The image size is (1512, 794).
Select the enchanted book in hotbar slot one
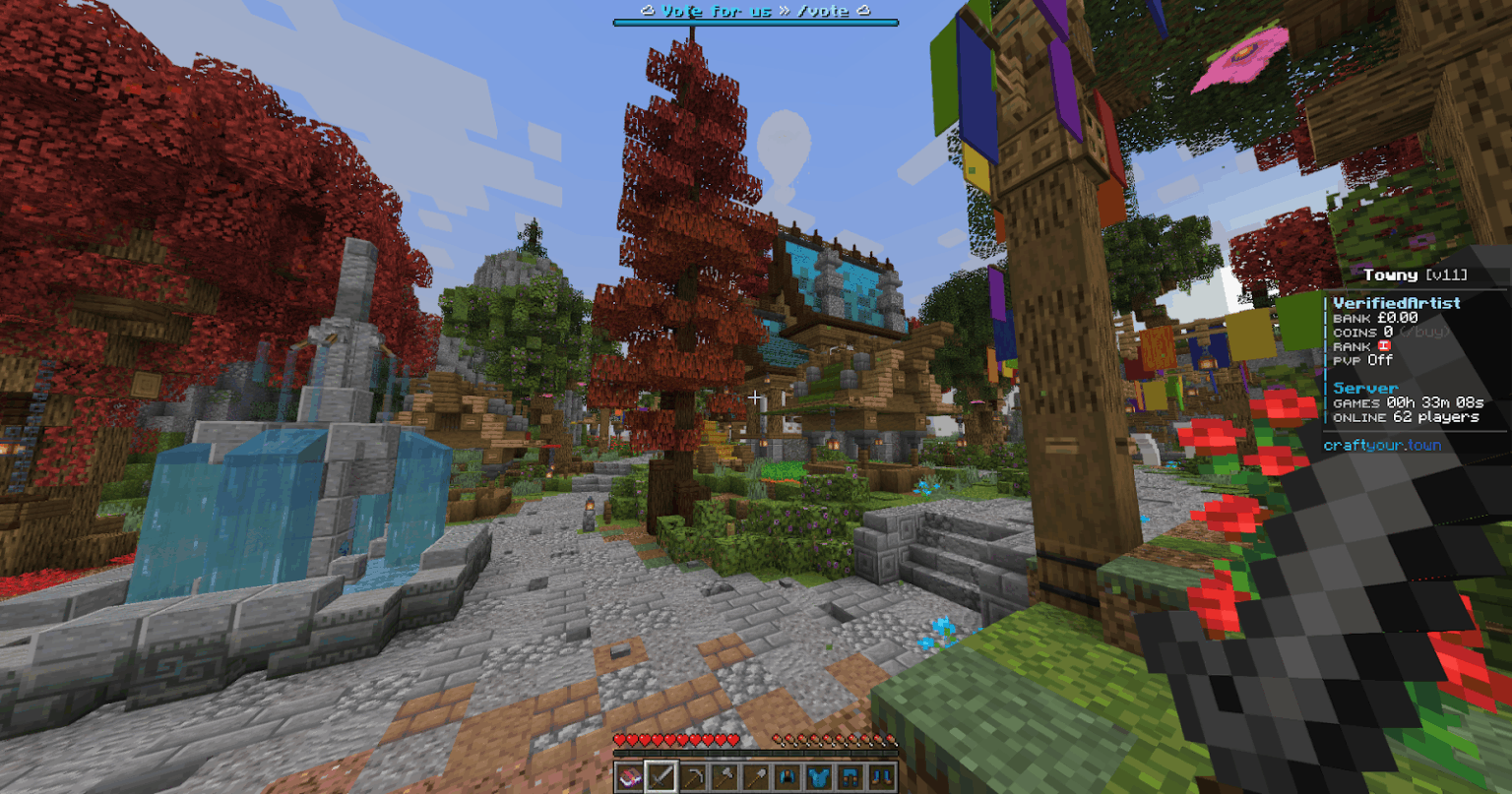click(629, 777)
